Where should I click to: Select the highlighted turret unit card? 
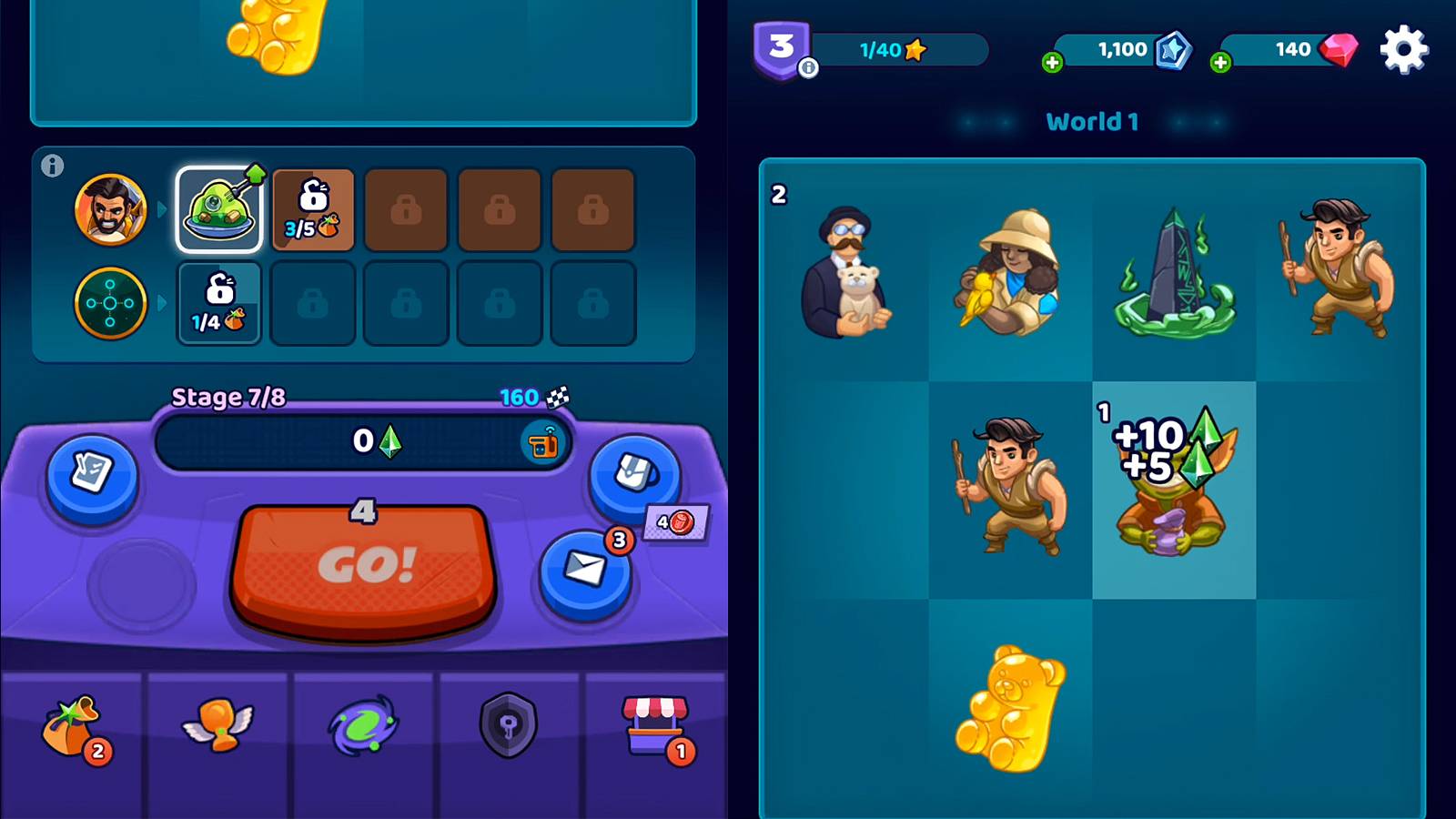(x=219, y=207)
